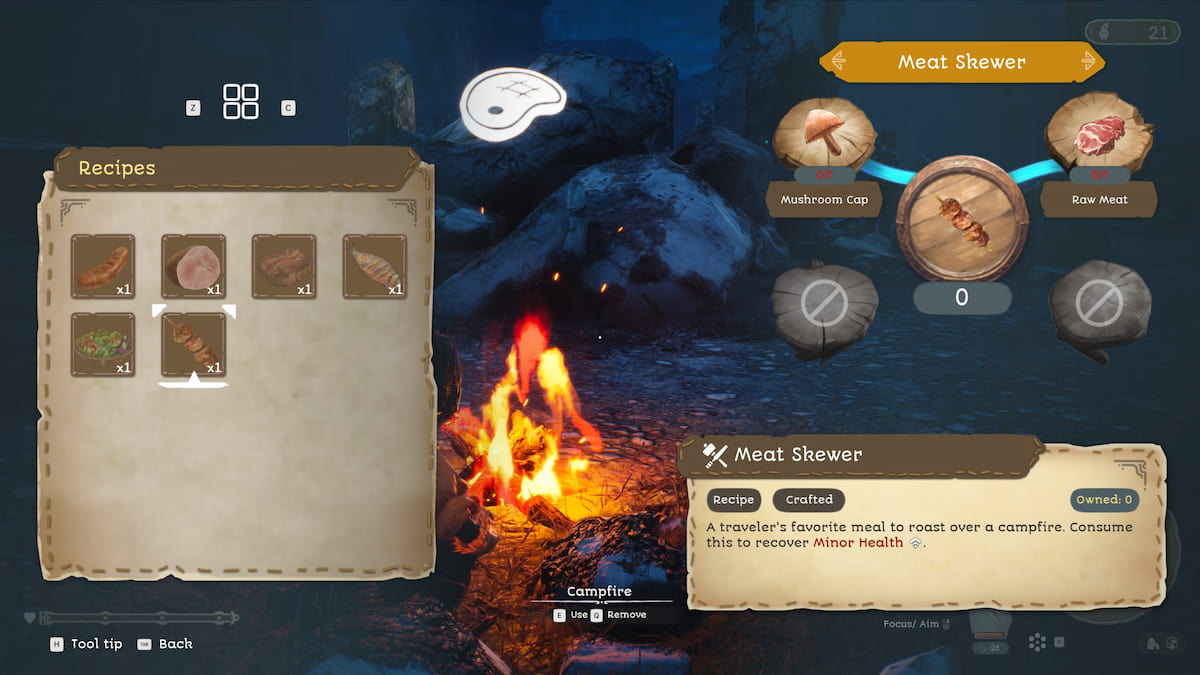Click the Recipe tag in description

(734, 500)
